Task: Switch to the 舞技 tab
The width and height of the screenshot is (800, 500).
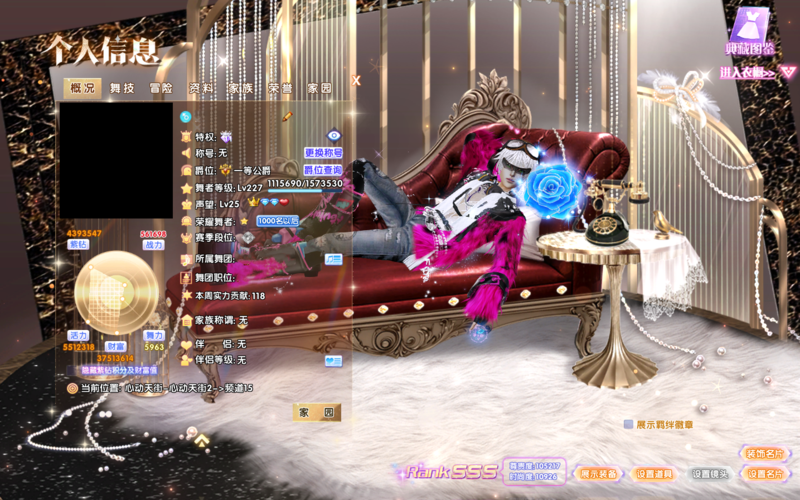Action: (x=122, y=88)
